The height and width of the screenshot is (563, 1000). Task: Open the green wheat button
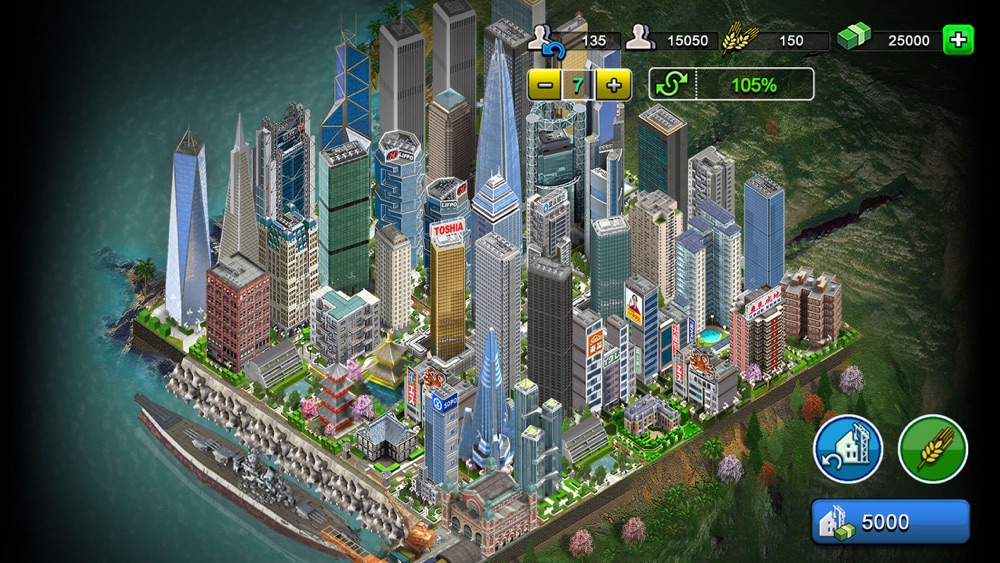[x=932, y=449]
